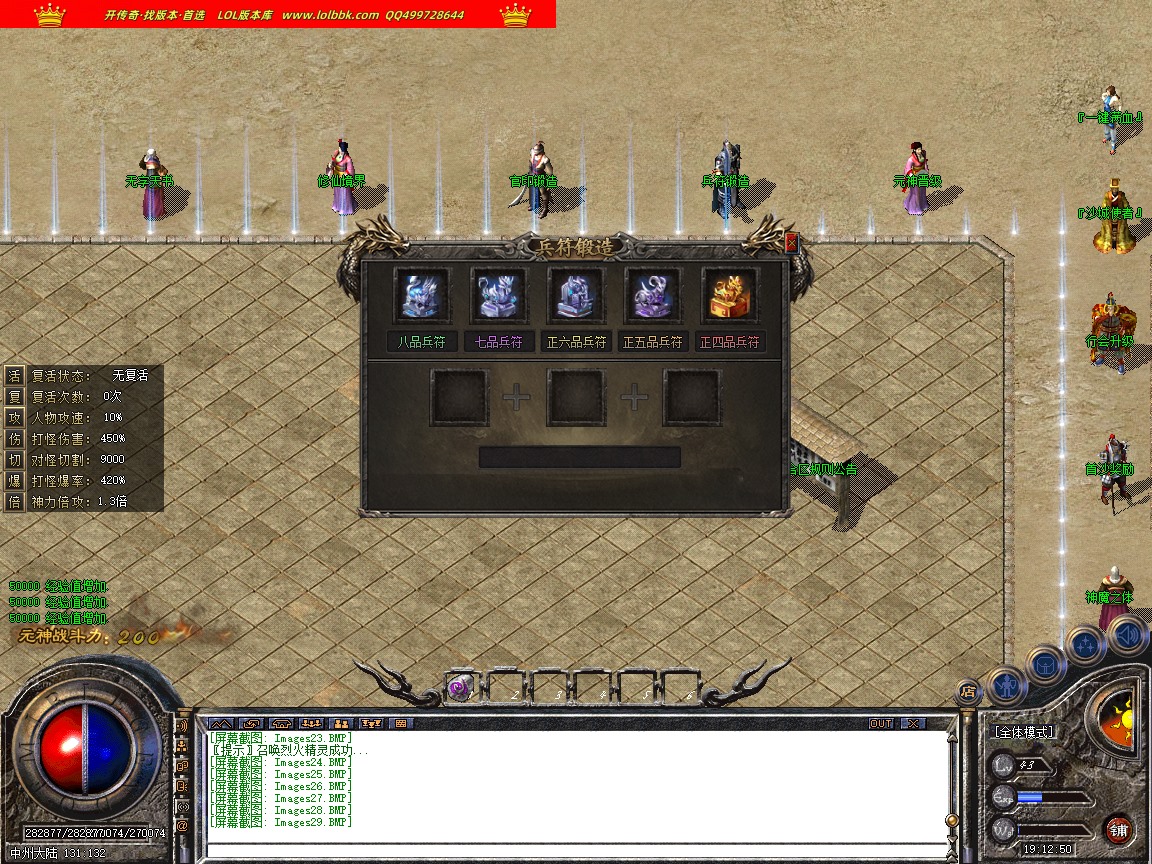Choose the 七品兵符 option

pos(499,342)
